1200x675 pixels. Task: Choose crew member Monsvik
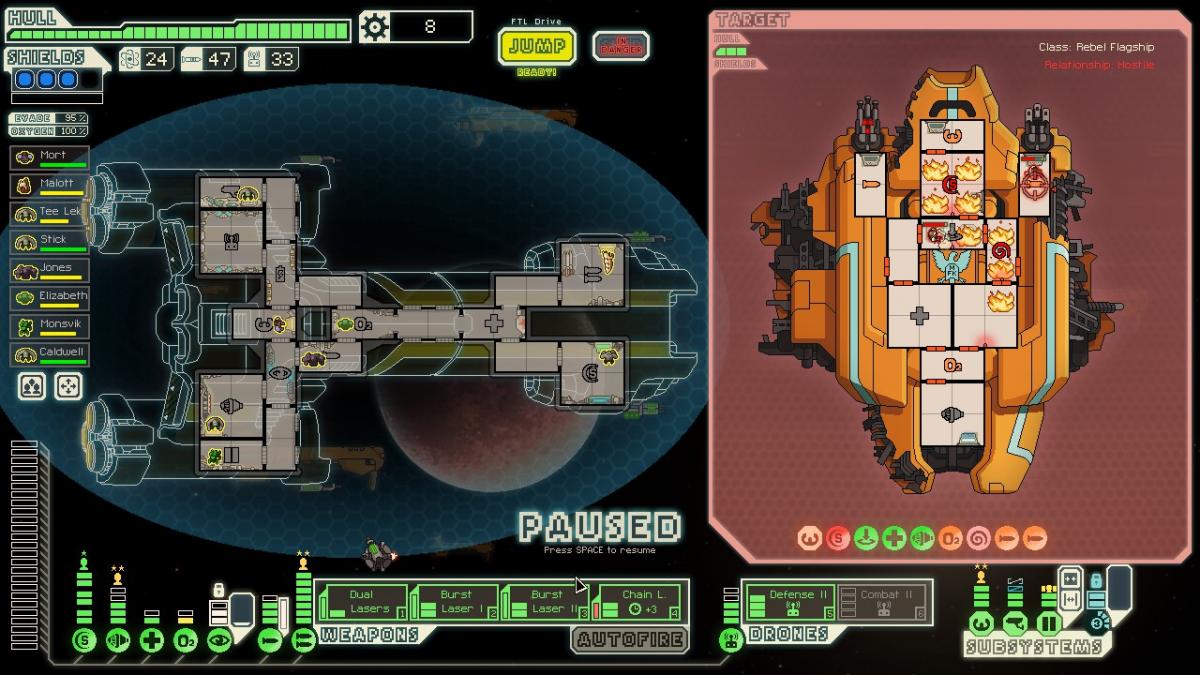coord(50,326)
